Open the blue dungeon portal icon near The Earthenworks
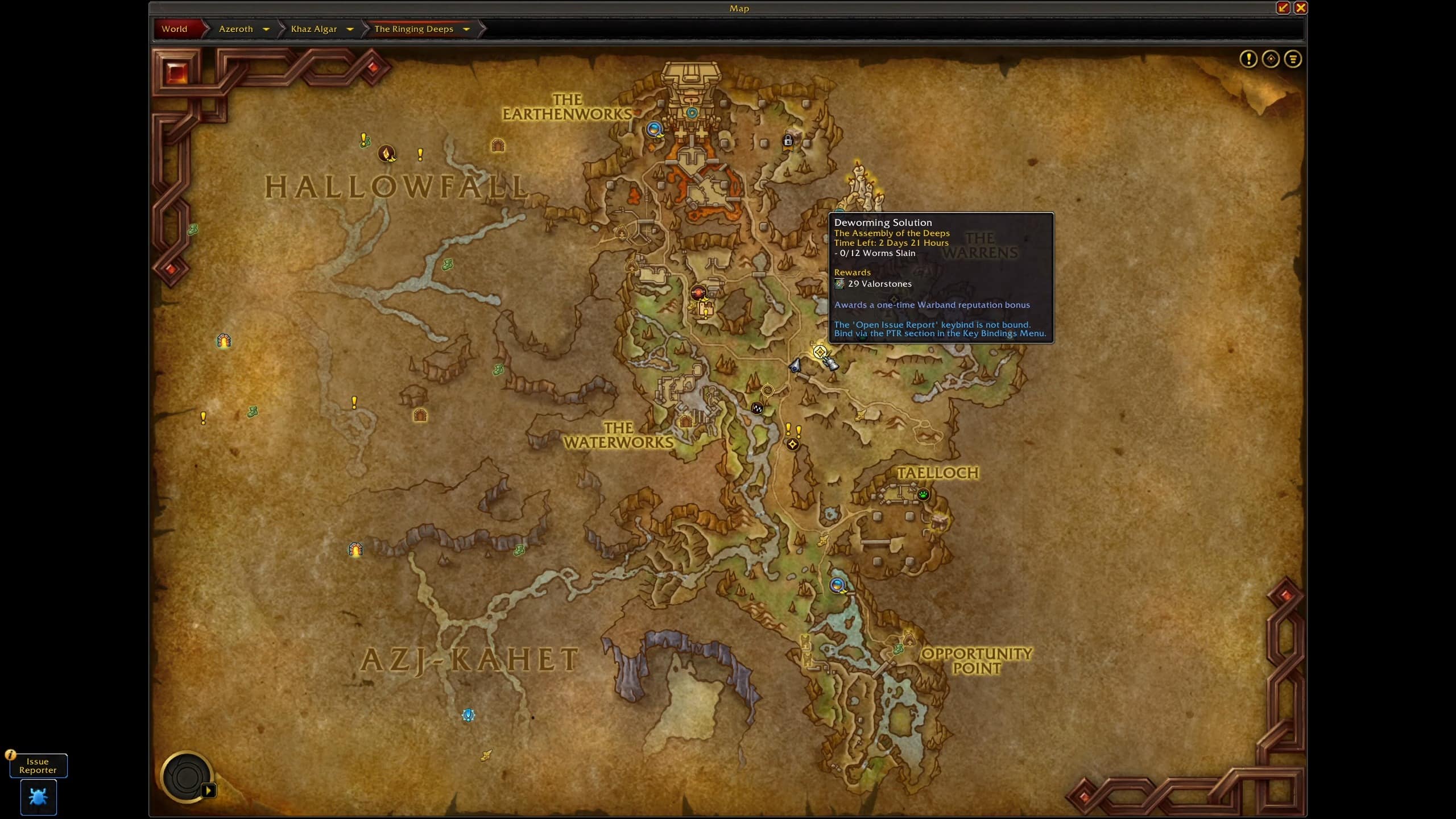This screenshot has height=819, width=1456. (692, 113)
